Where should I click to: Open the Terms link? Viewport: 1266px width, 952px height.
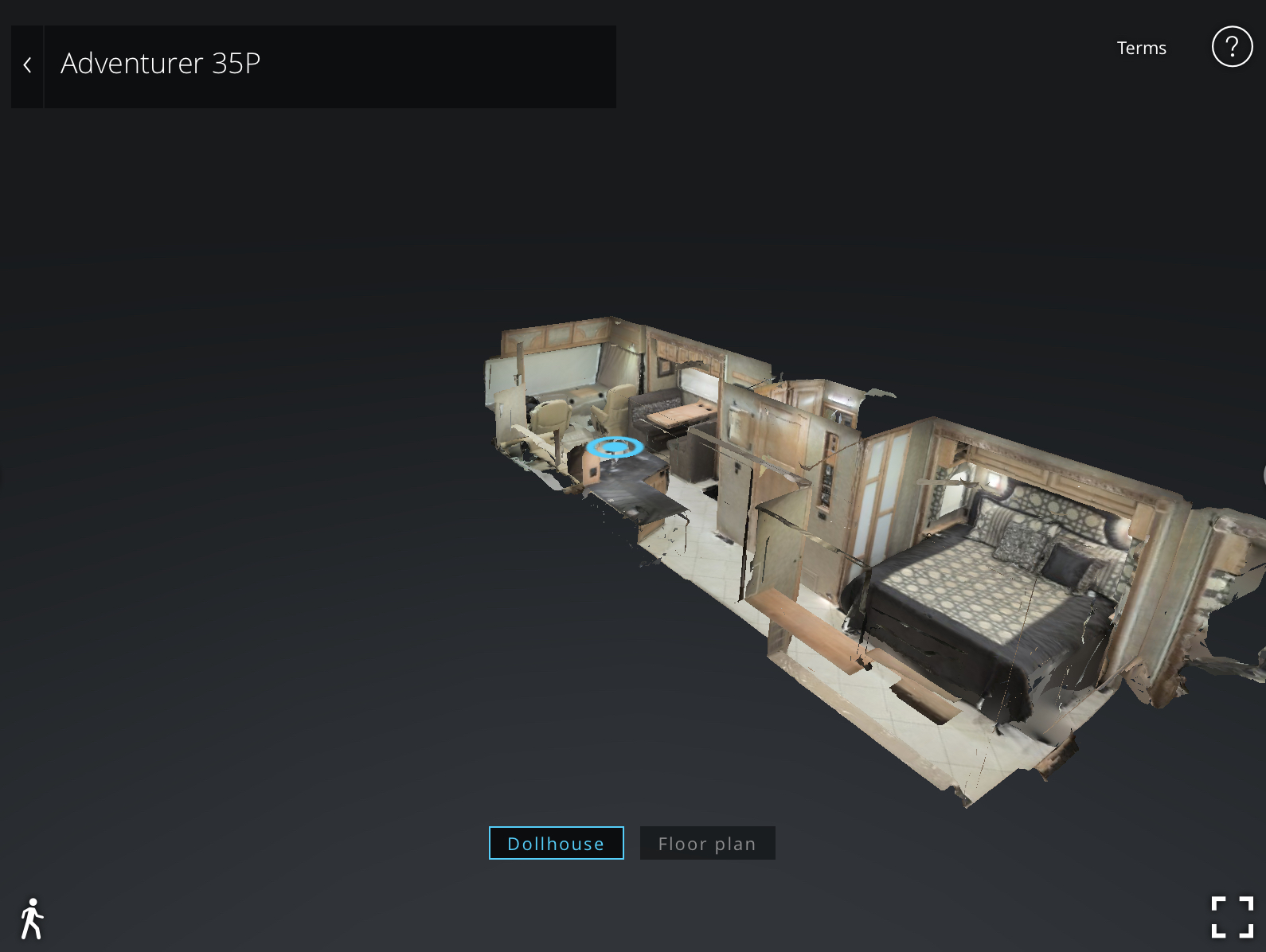(1141, 48)
